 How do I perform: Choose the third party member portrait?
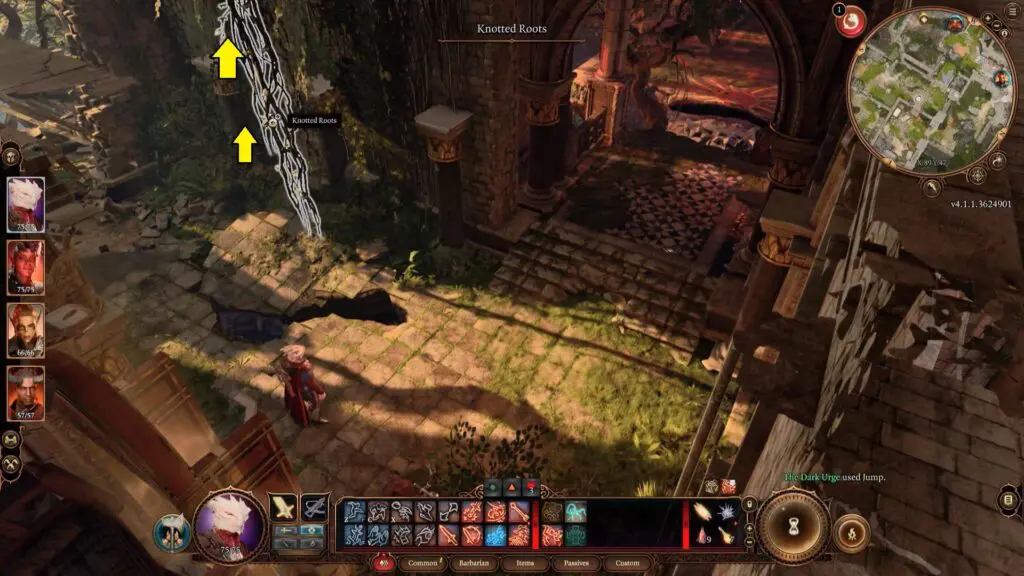(x=26, y=328)
